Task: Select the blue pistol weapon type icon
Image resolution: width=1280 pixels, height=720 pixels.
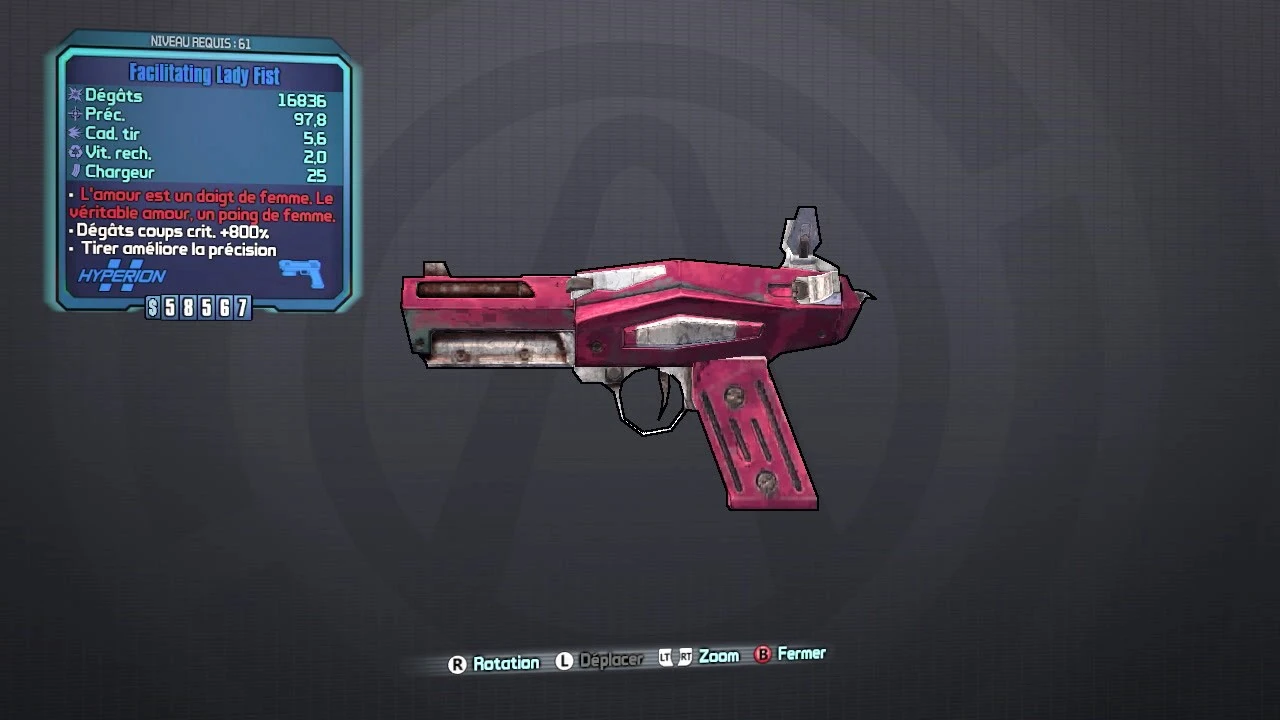Action: click(x=300, y=273)
